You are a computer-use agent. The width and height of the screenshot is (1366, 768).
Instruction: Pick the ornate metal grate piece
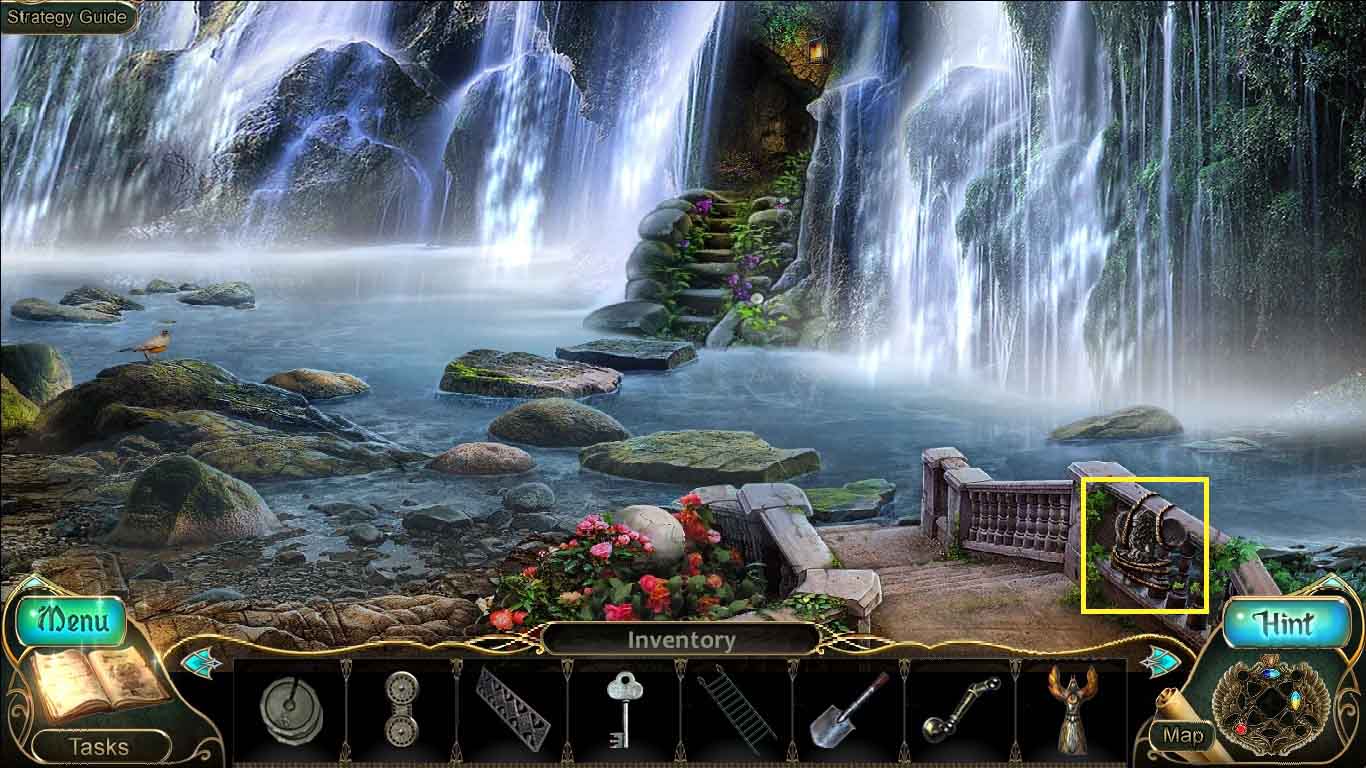click(x=512, y=709)
